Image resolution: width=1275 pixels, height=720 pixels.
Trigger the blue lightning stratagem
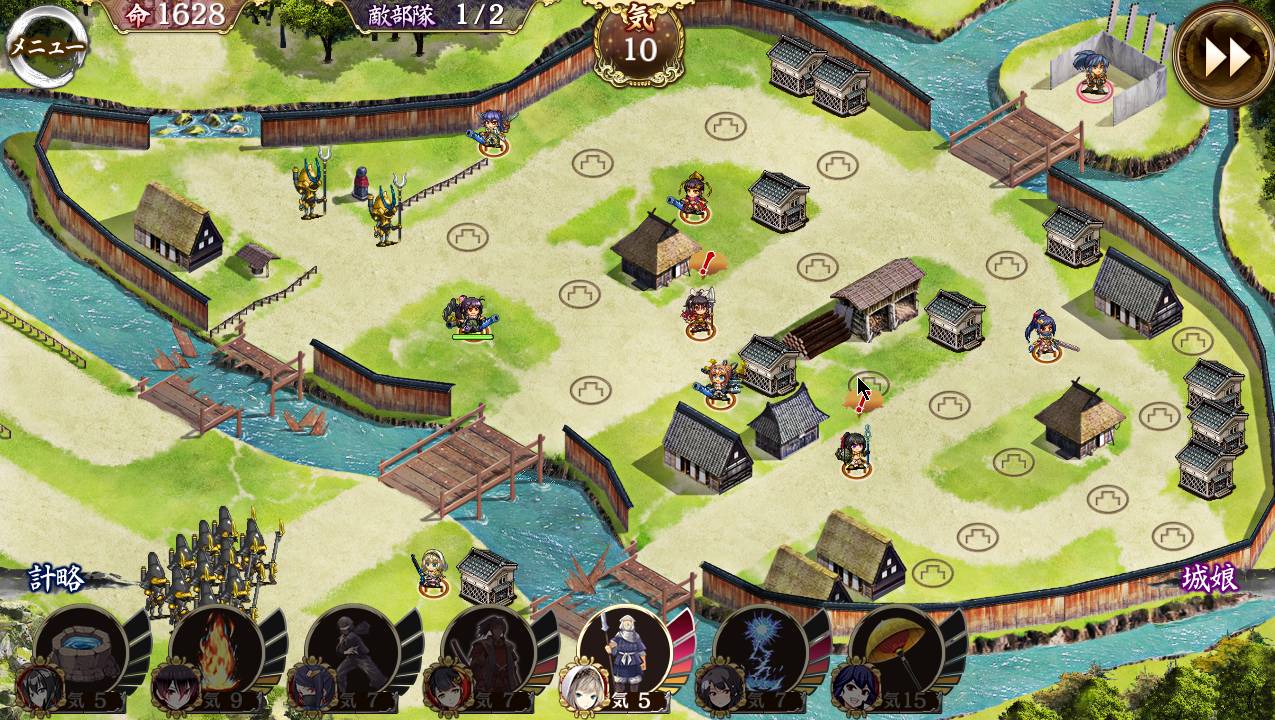[x=762, y=651]
